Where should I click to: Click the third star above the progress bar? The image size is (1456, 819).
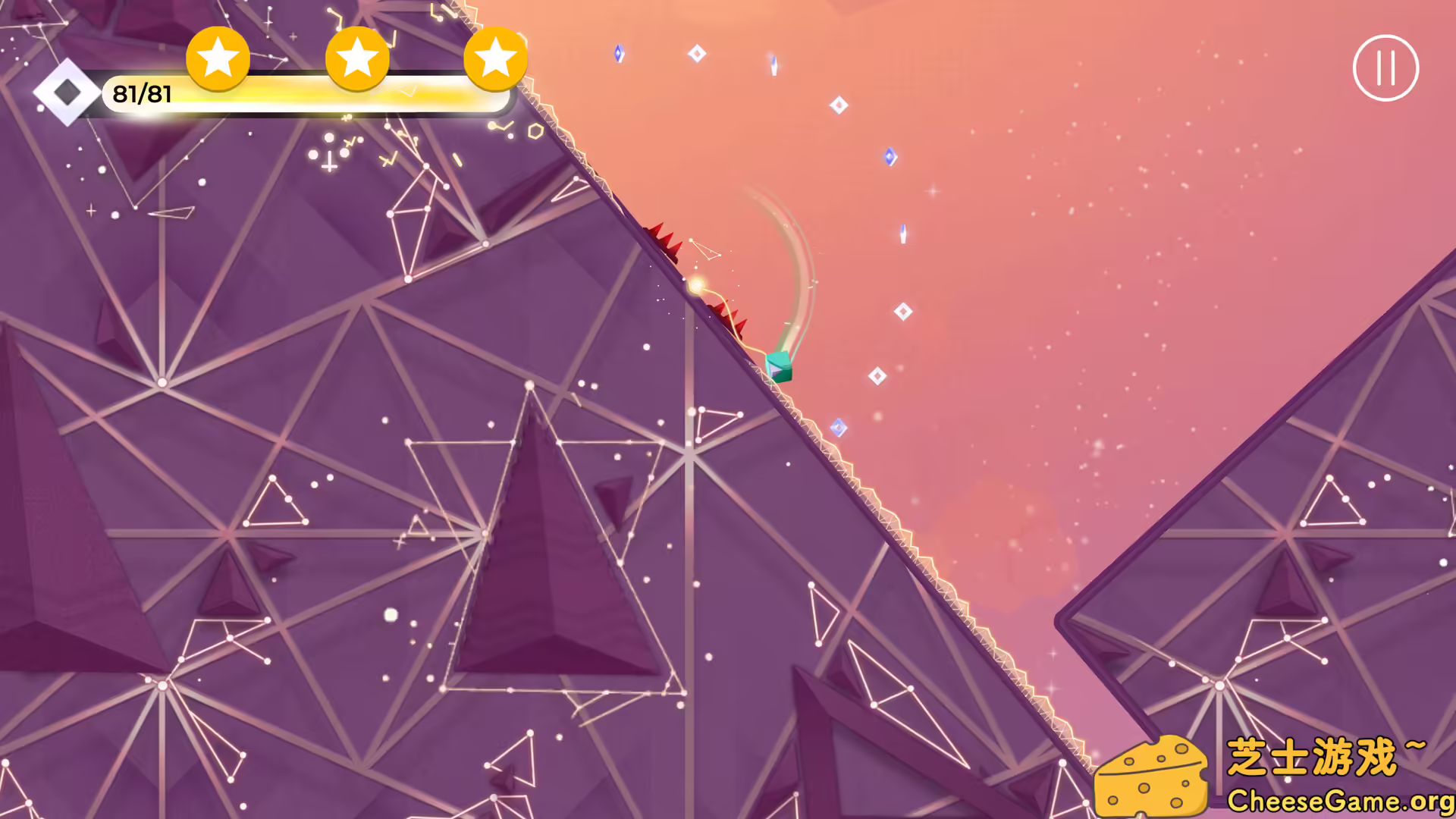(x=494, y=58)
